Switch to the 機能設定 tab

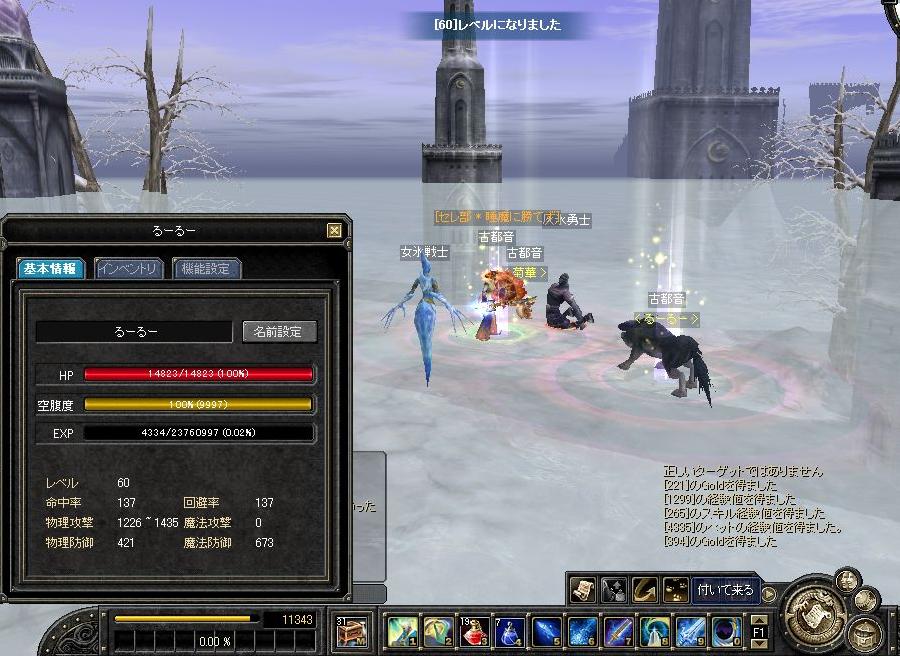coord(207,268)
